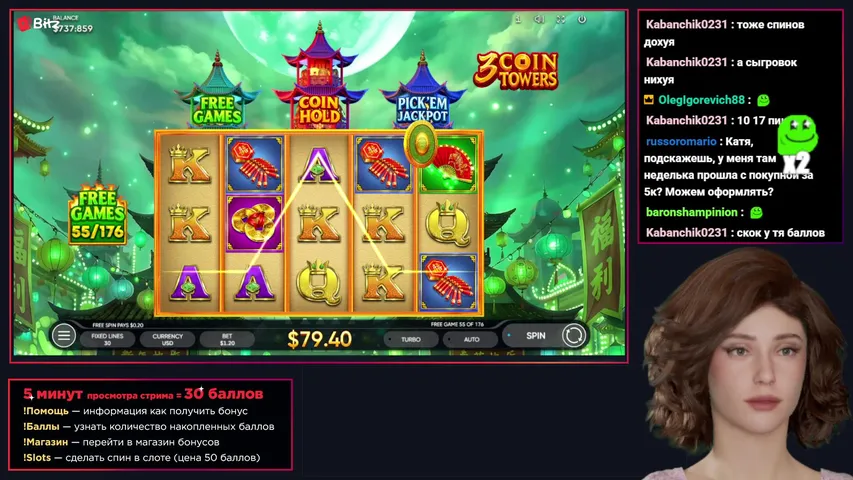Open the hamburger menu in the bottom bar
This screenshot has width=853, height=480.
click(x=65, y=336)
